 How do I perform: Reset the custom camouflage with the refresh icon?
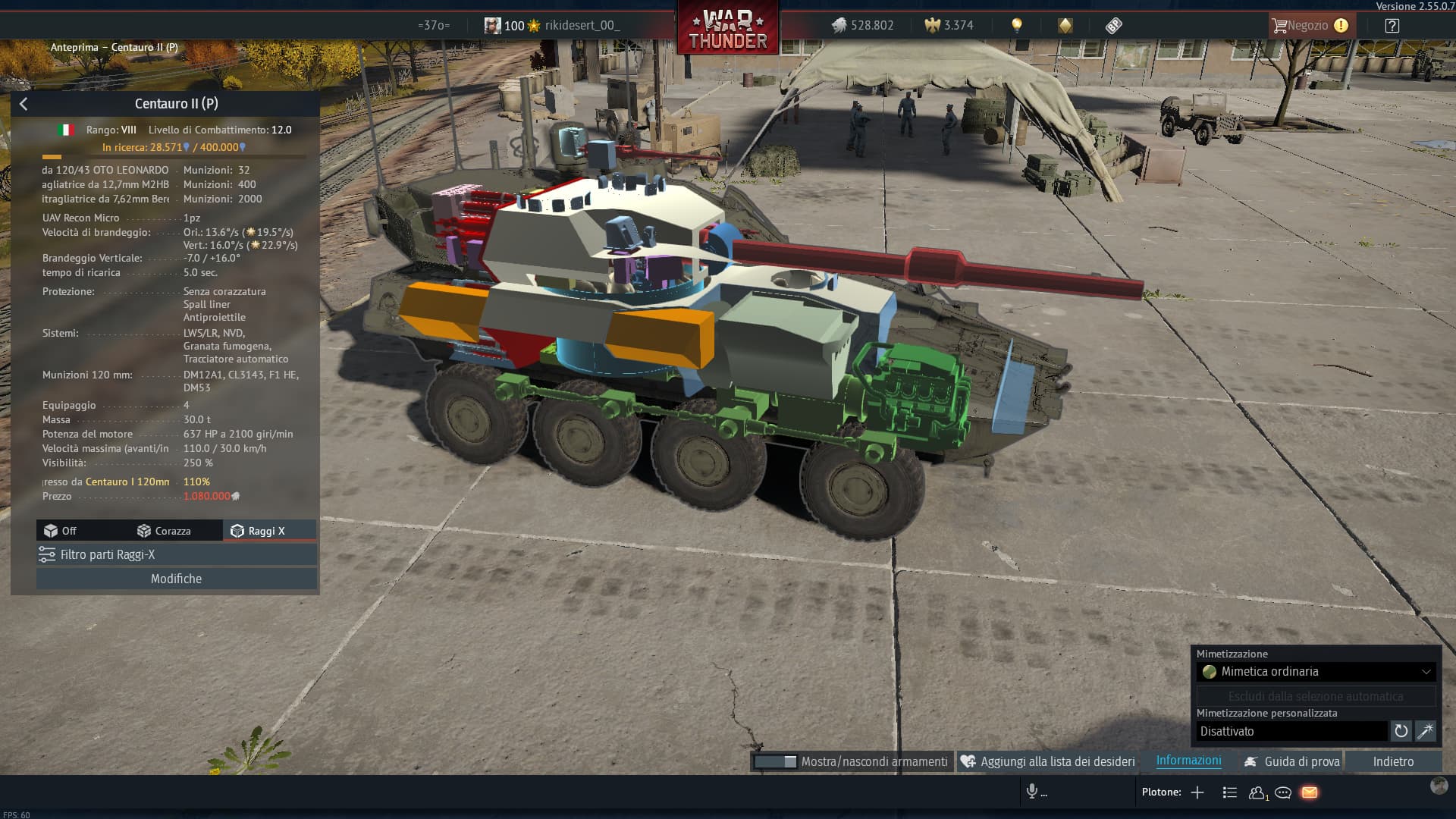tap(1401, 731)
